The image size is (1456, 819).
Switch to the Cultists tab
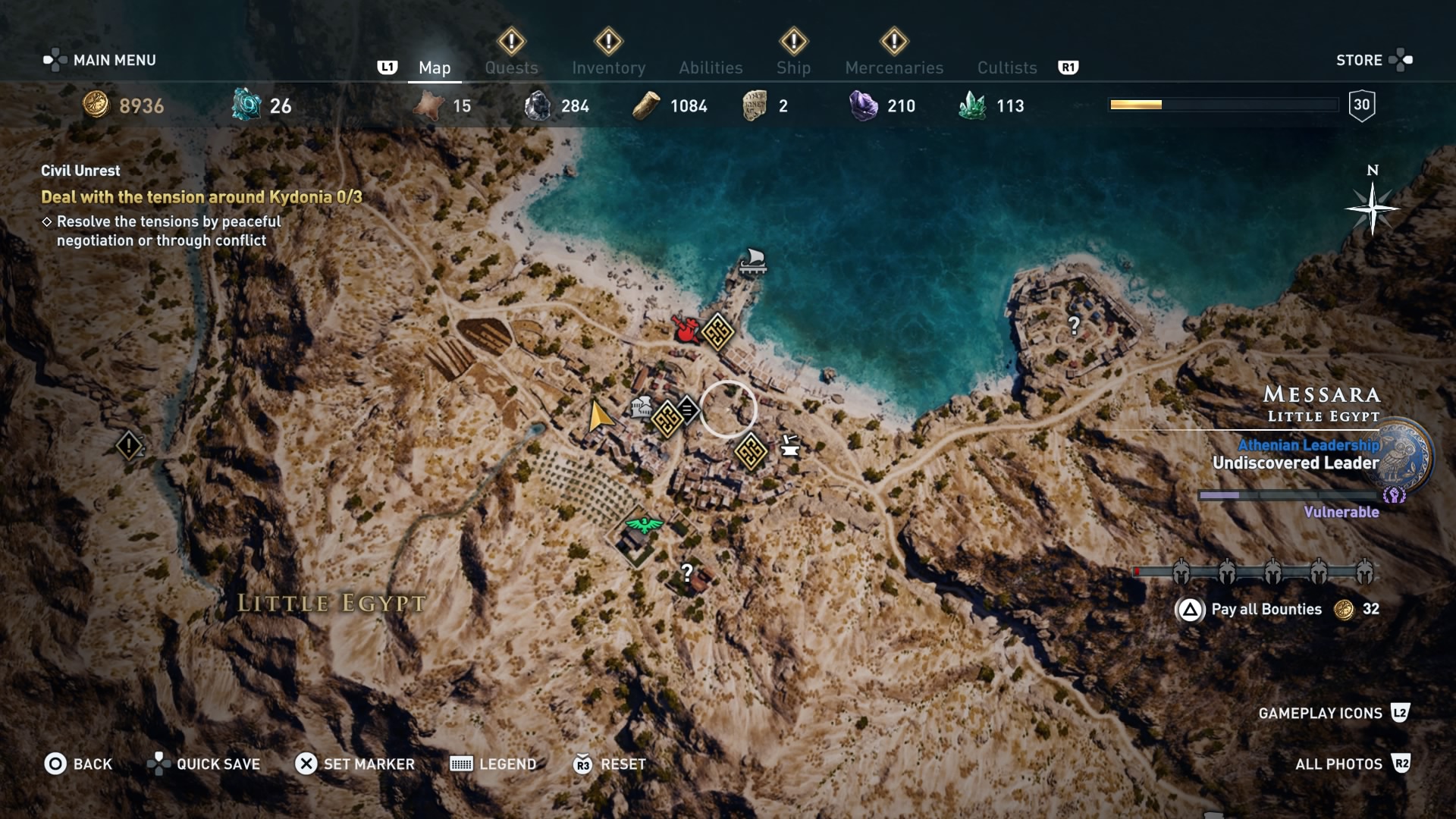(1006, 67)
